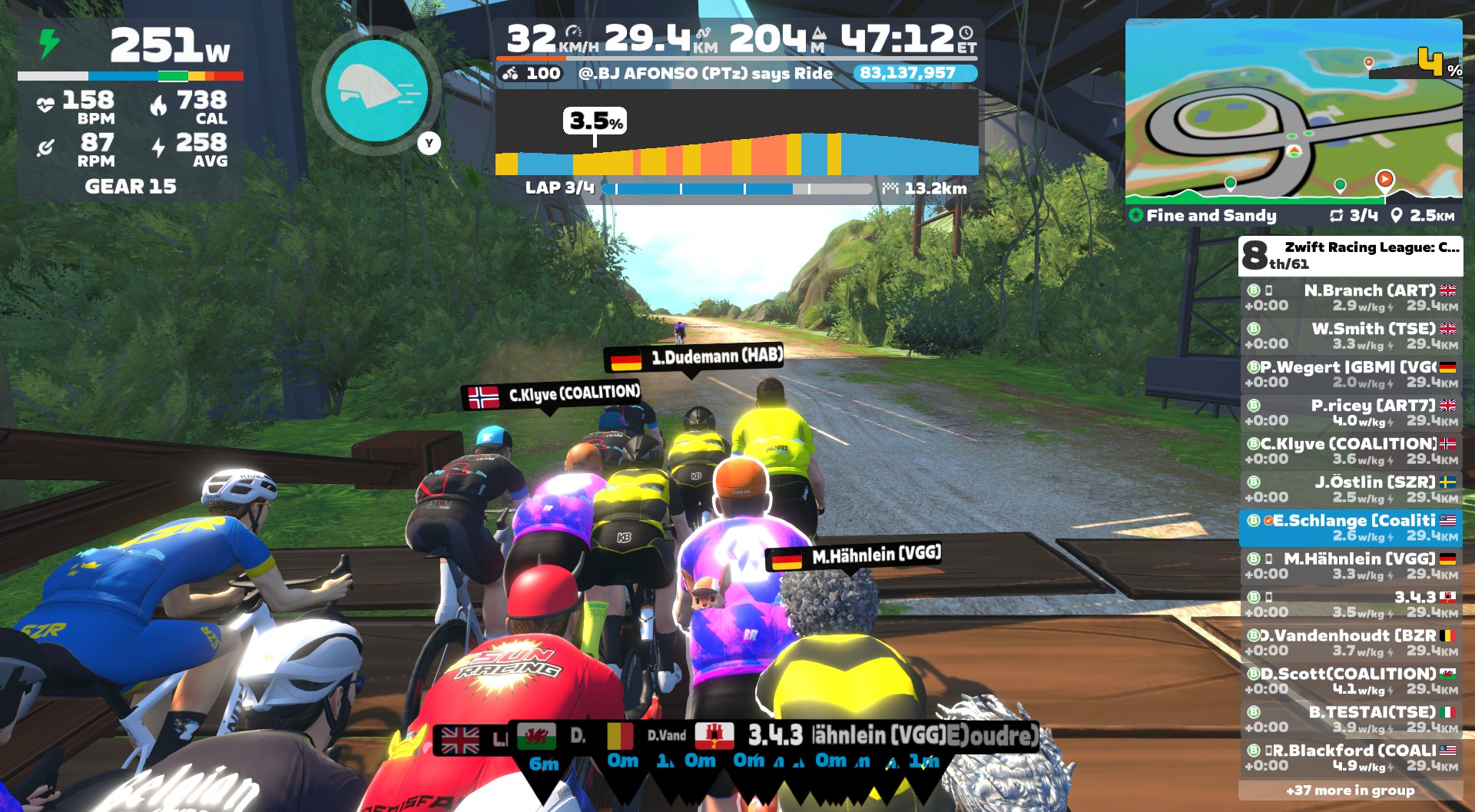Image resolution: width=1475 pixels, height=812 pixels.
Task: Select P.ricey (ART7) rider row
Action: point(1351,413)
